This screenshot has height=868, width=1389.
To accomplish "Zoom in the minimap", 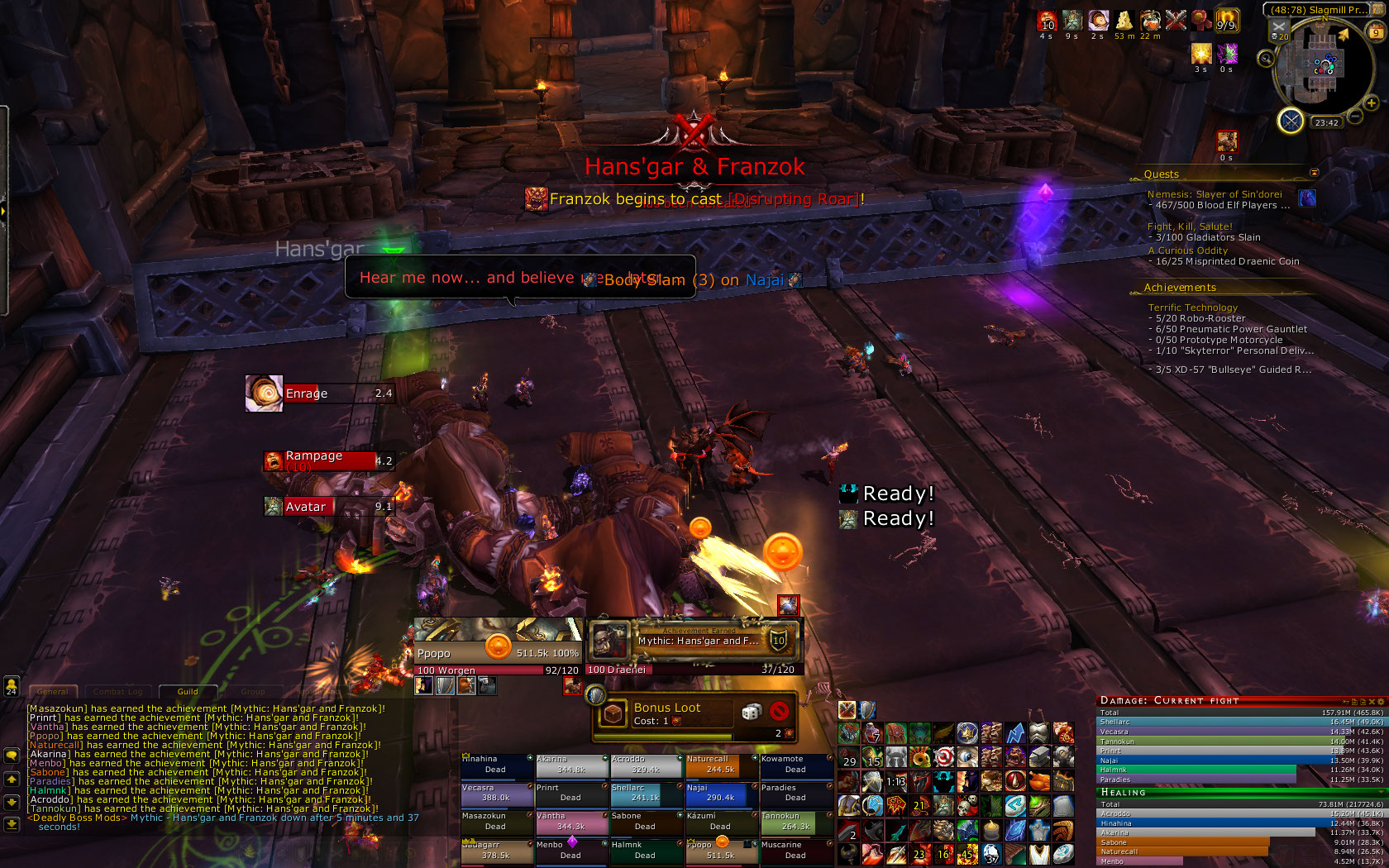I will [x=1372, y=103].
